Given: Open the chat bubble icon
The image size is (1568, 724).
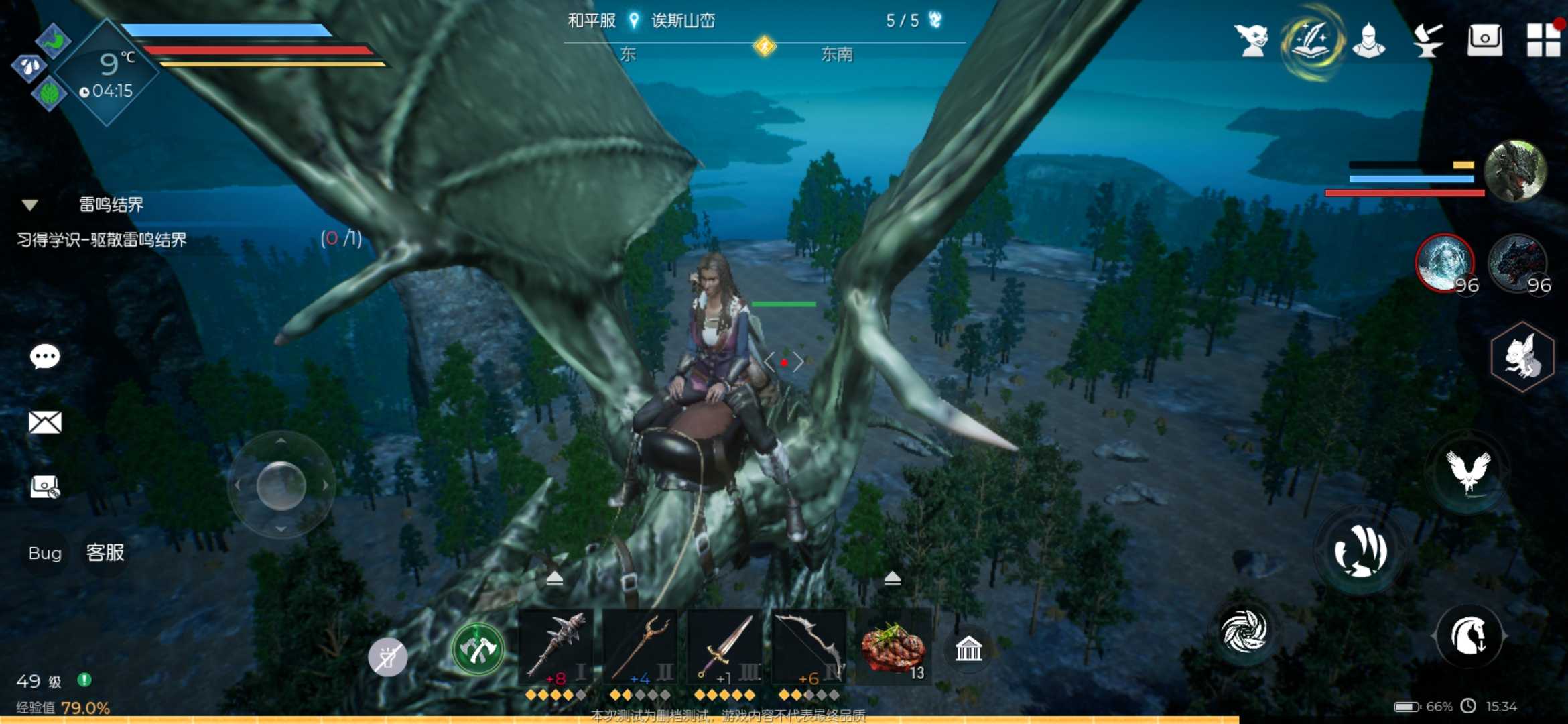Looking at the screenshot, I should 45,355.
